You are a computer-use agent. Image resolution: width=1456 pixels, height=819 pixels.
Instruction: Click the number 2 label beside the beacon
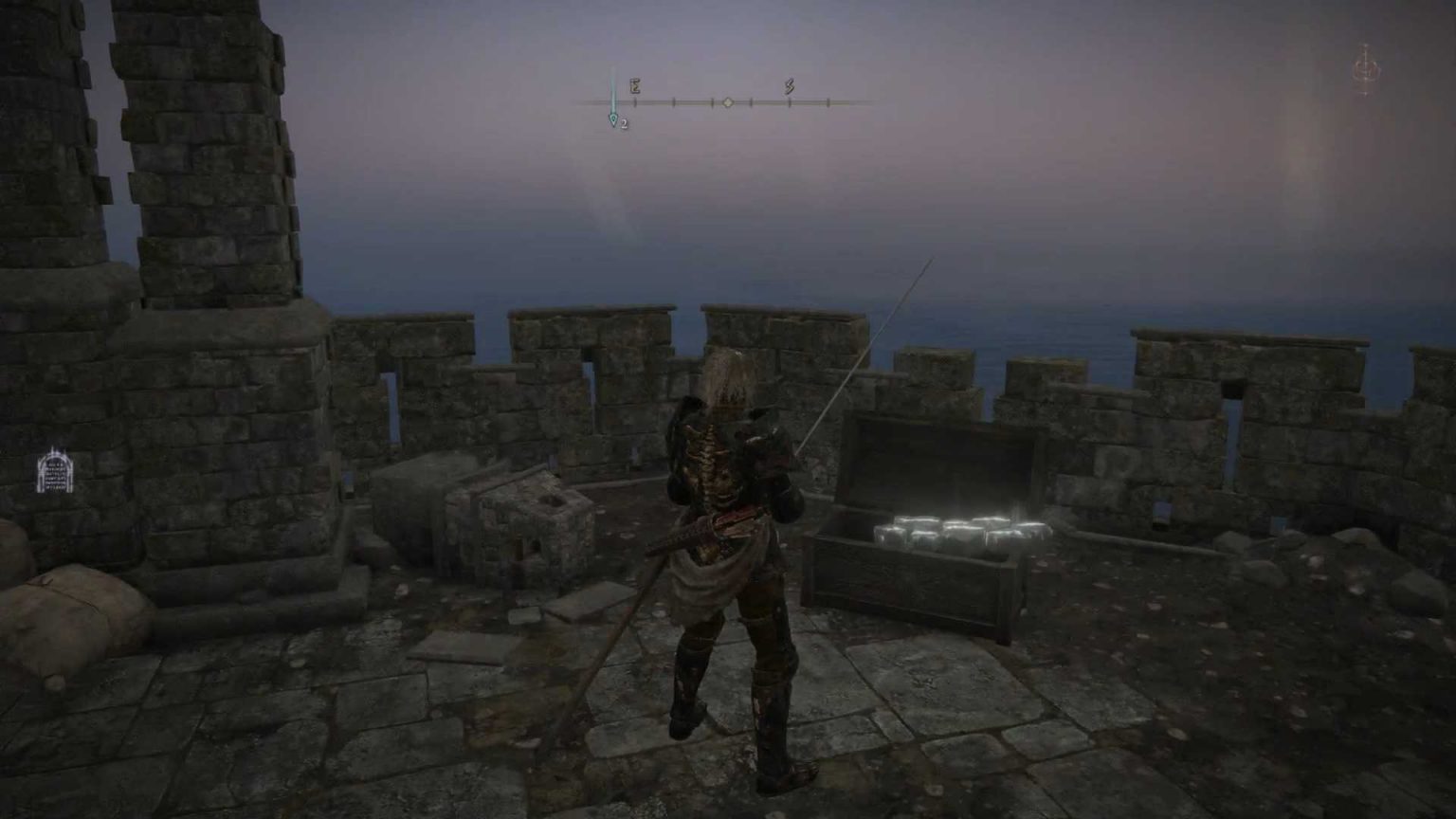tap(626, 122)
